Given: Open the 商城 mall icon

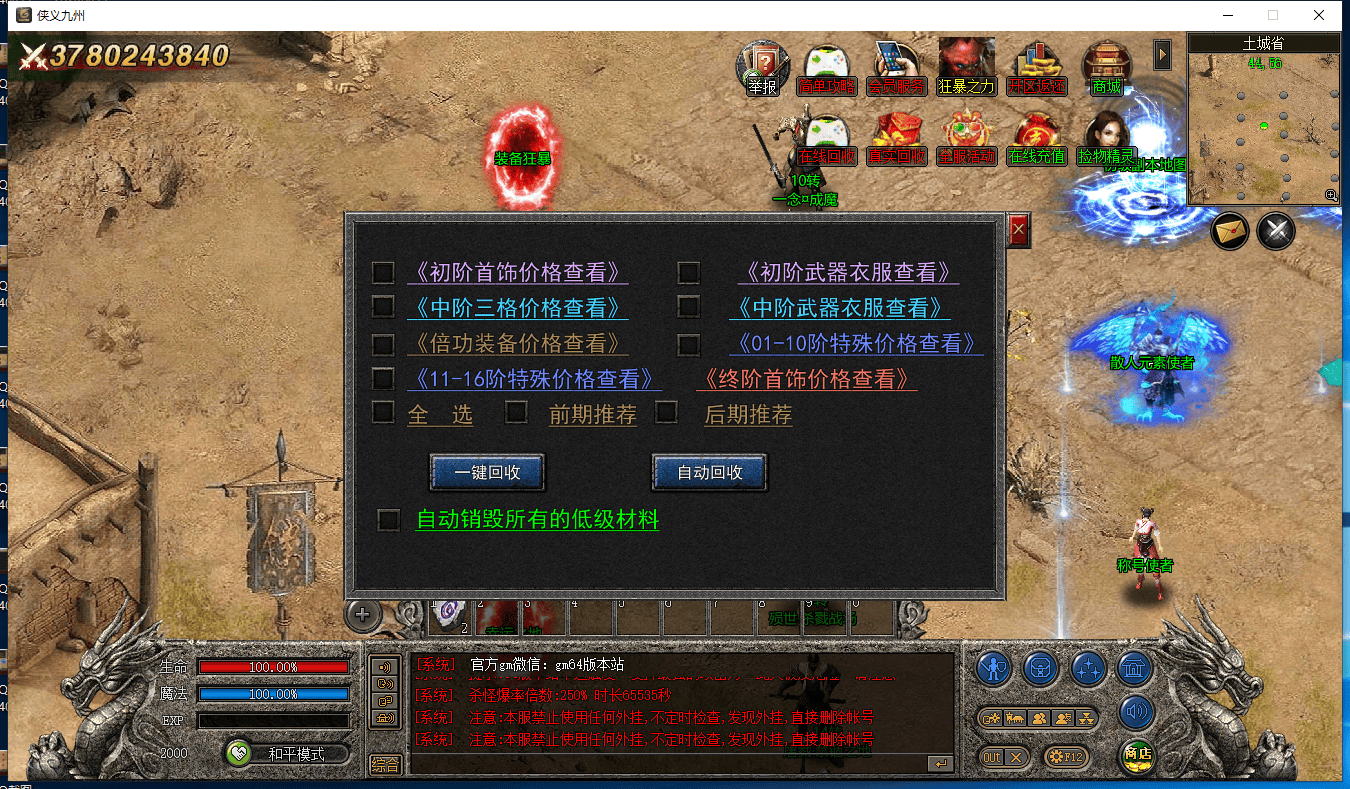Looking at the screenshot, I should pos(1106,67).
